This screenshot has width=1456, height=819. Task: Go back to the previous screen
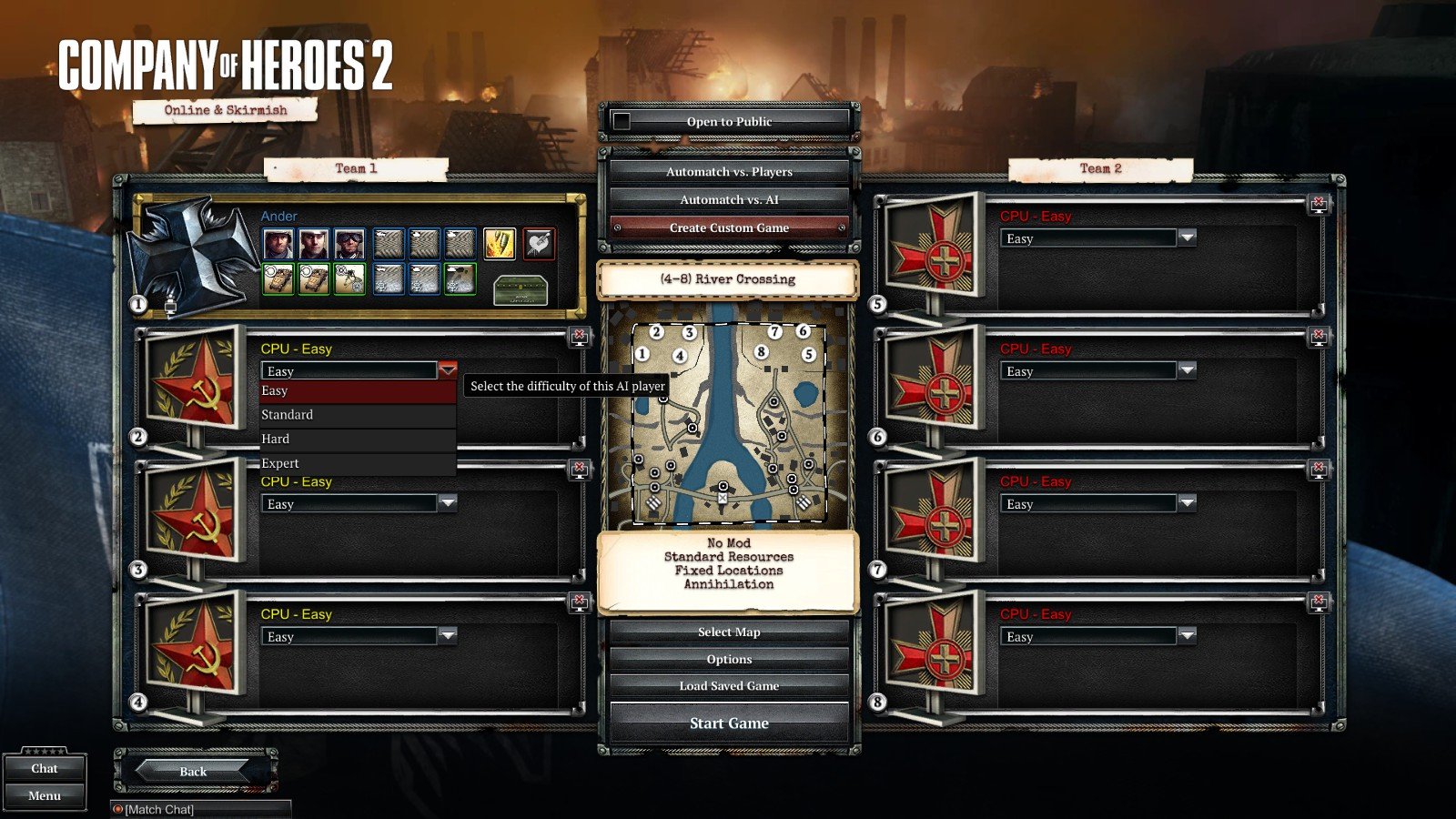click(193, 771)
